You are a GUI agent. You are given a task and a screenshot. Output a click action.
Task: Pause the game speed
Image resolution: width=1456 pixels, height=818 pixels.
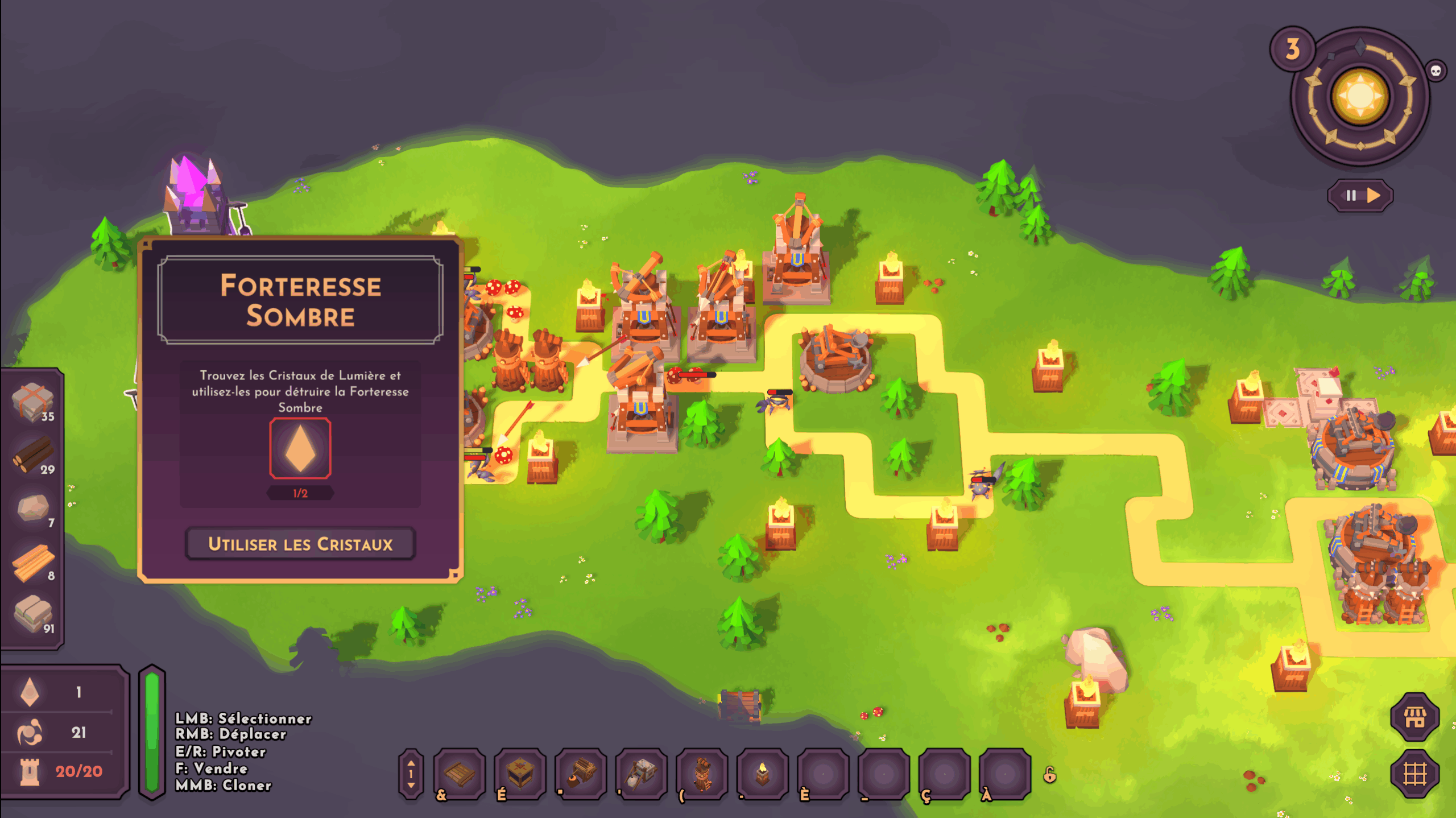point(1351,196)
